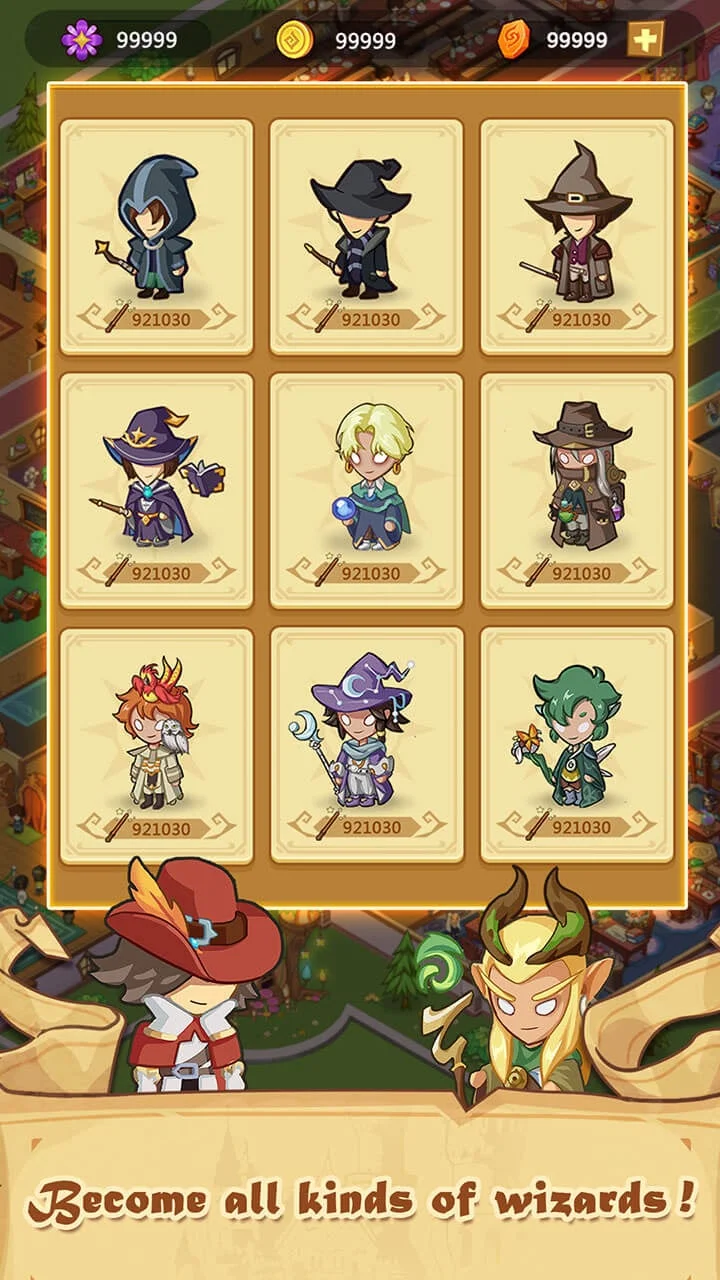Viewport: 720px width, 1280px height.
Task: Click the yellow plus button for currency
Action: click(645, 40)
